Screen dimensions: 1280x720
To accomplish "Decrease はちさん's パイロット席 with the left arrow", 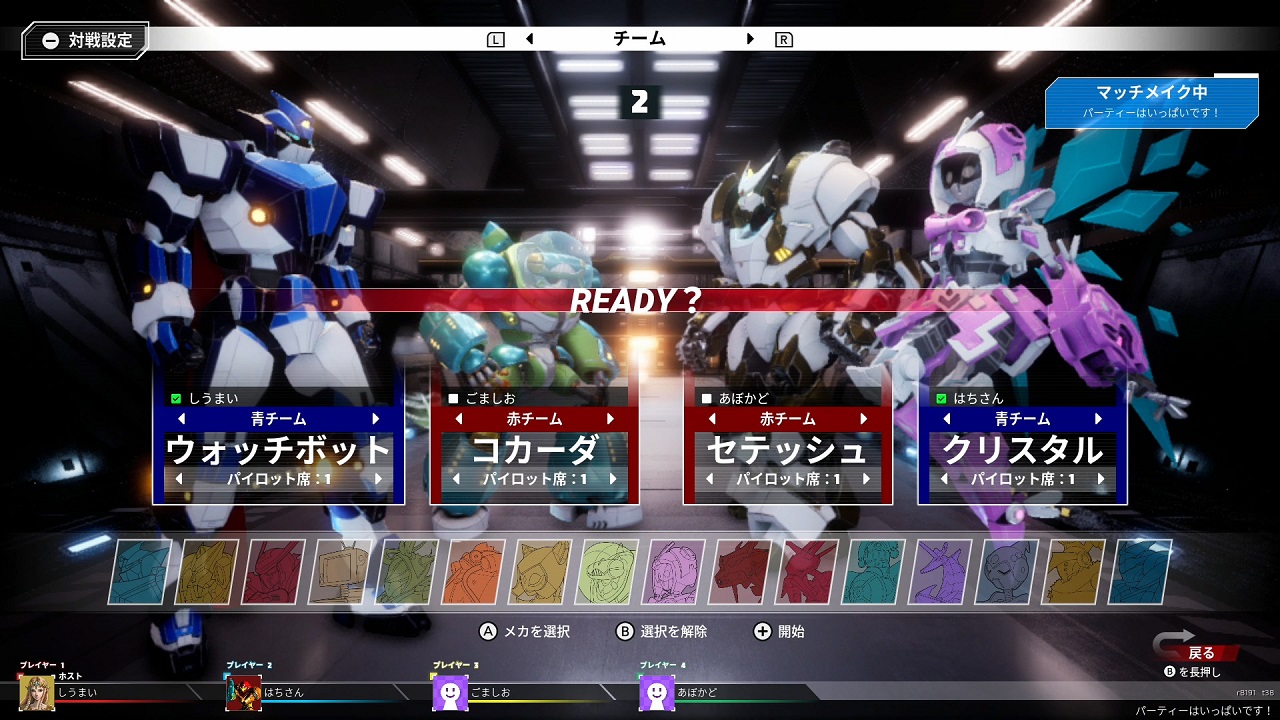I will tap(944, 480).
